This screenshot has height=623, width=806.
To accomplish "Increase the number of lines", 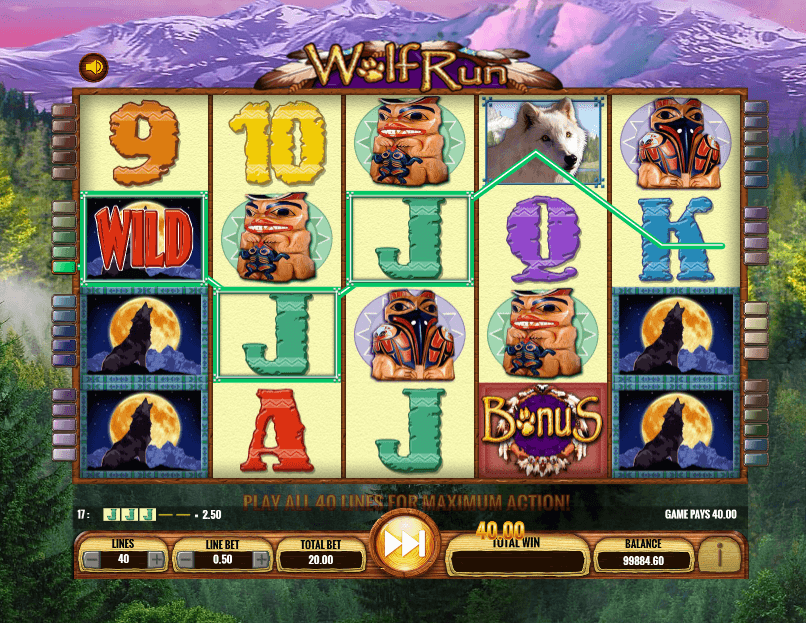I will (155, 560).
